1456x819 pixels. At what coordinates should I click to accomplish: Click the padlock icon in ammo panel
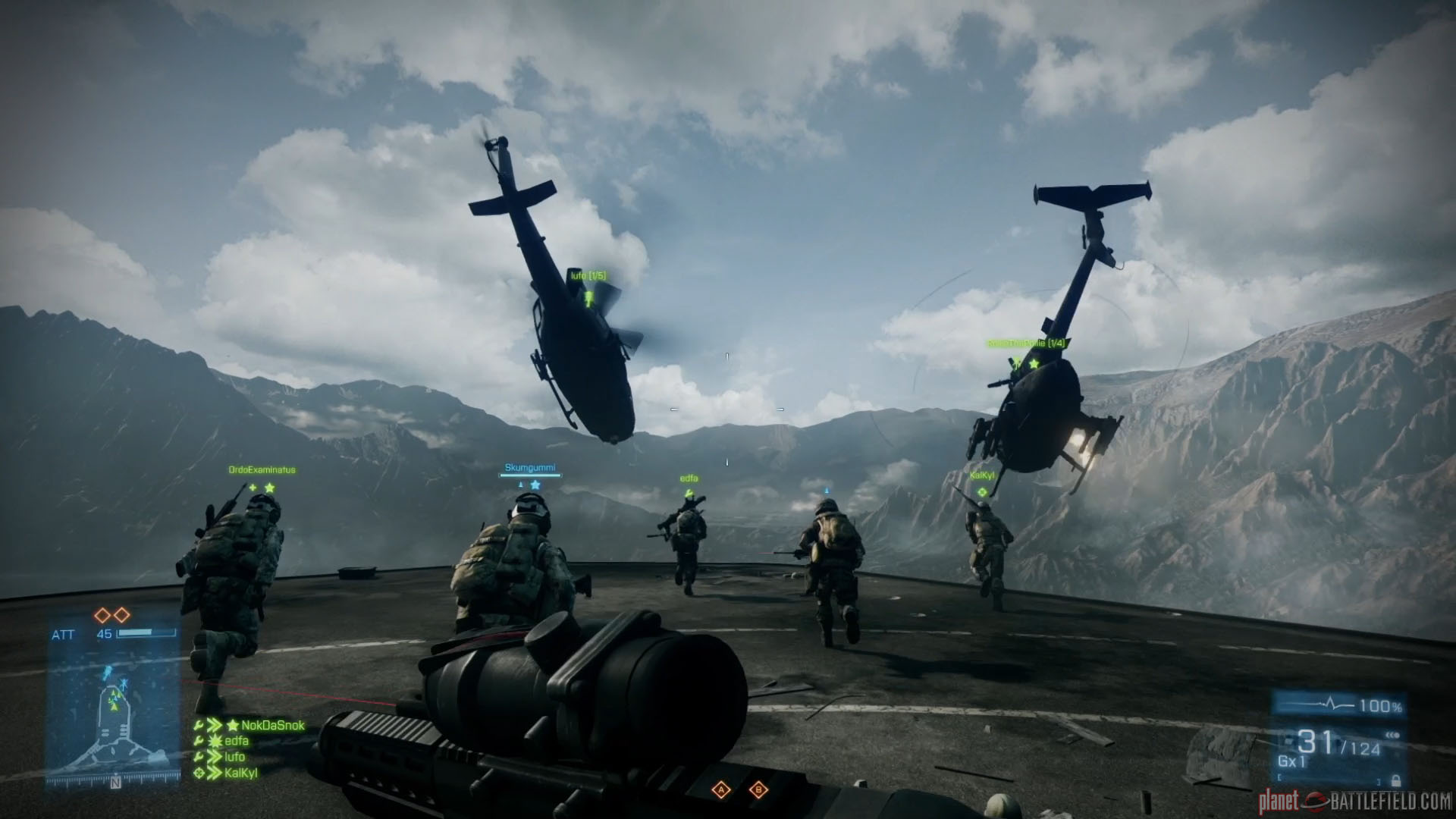pyautogui.click(x=1395, y=780)
